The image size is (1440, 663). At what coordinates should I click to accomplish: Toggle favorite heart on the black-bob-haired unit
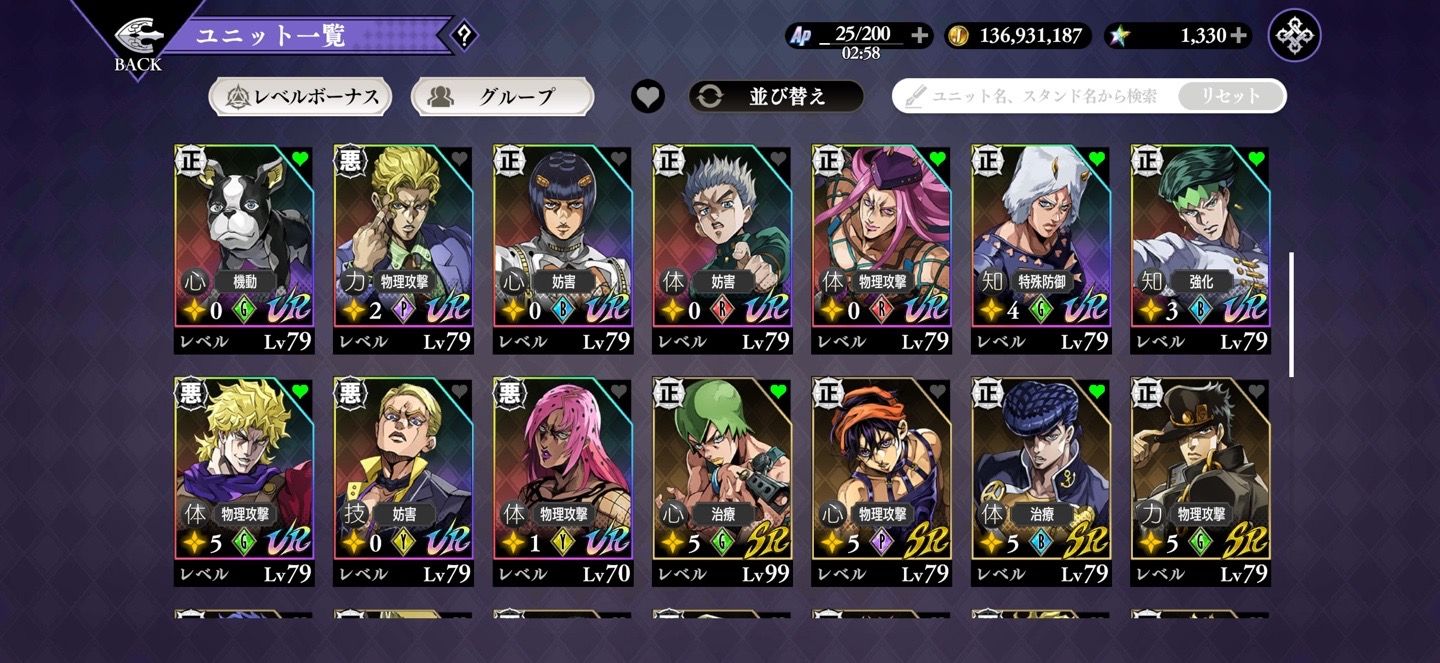pos(618,159)
